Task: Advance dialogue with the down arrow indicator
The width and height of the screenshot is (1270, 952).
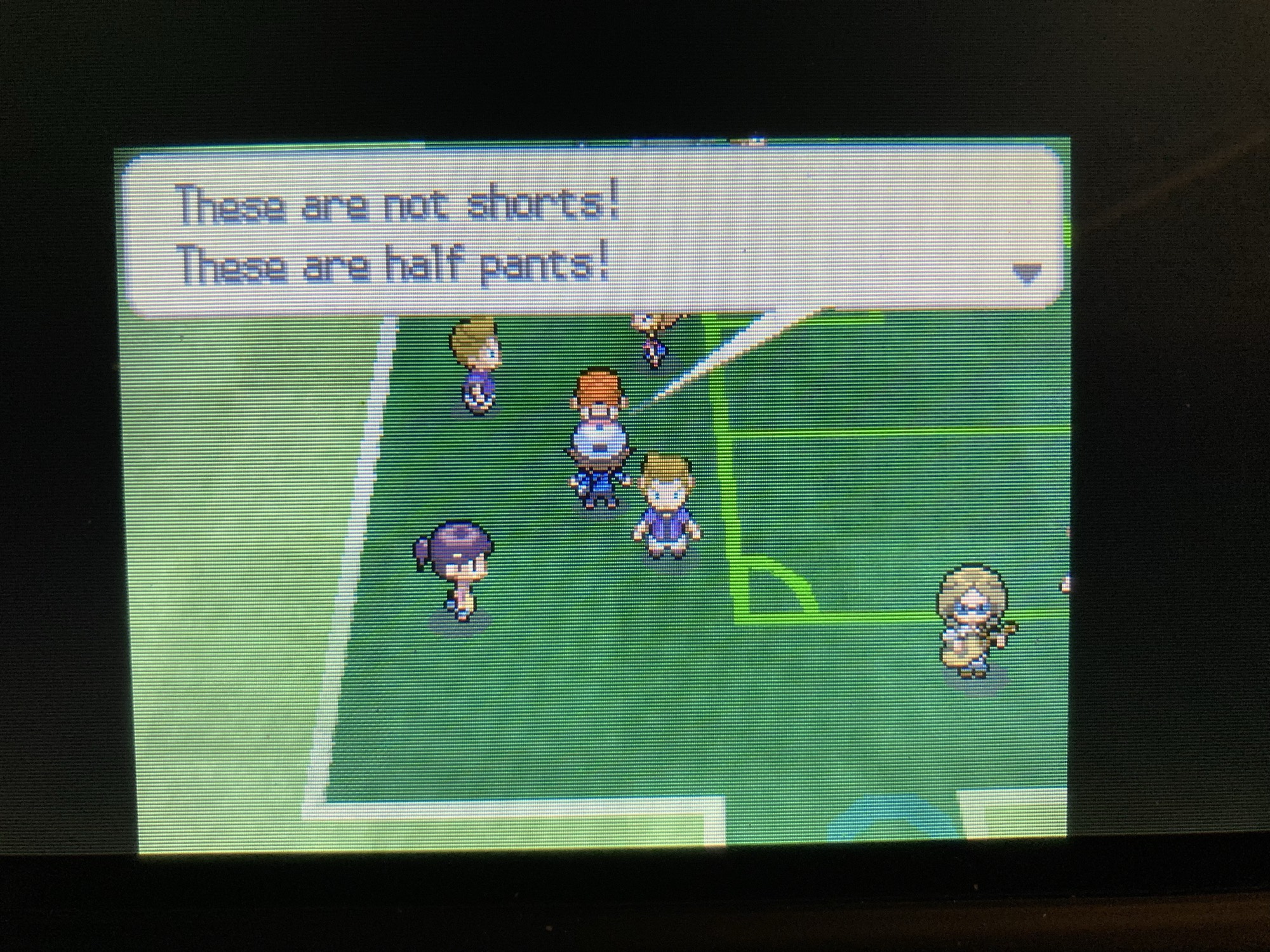Action: (1026, 273)
